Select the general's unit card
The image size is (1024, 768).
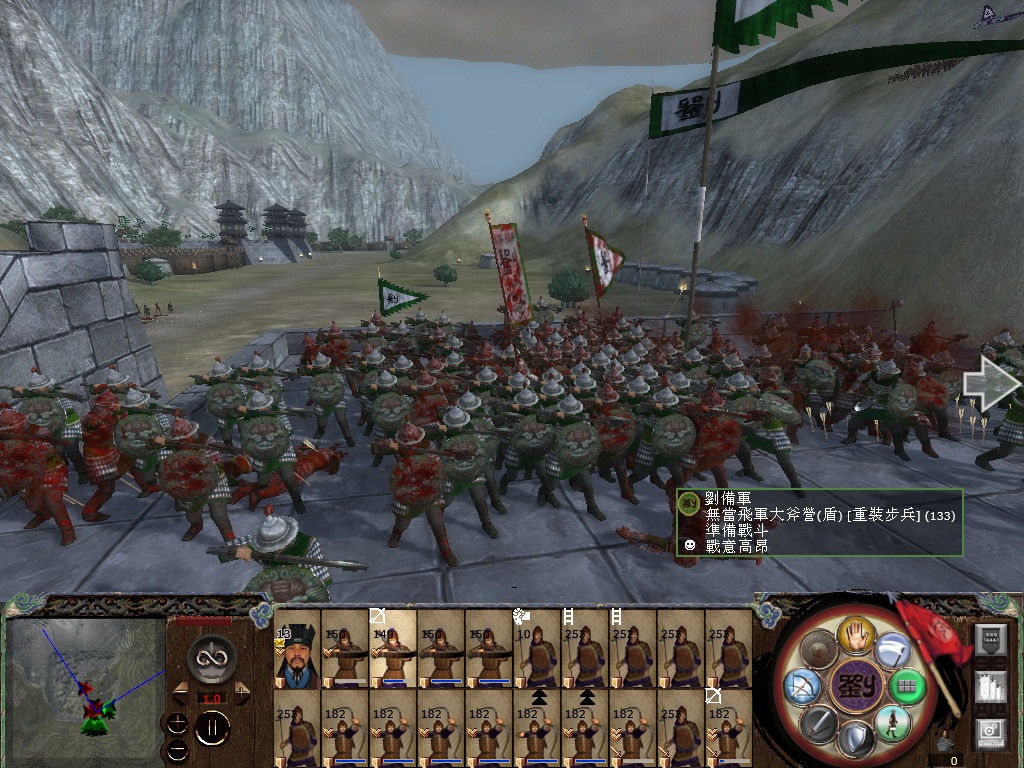[x=297, y=648]
